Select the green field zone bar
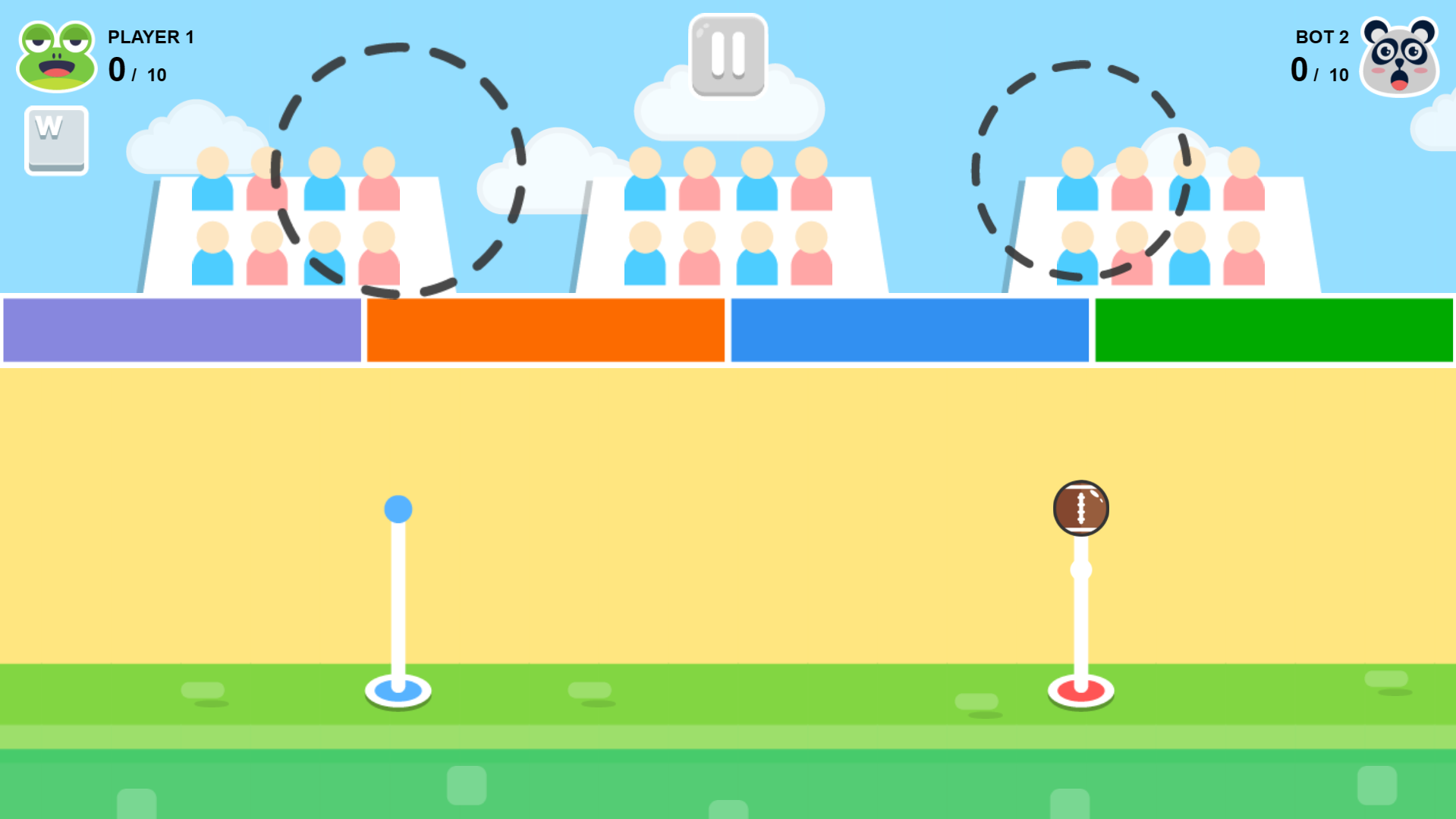 [x=1273, y=330]
